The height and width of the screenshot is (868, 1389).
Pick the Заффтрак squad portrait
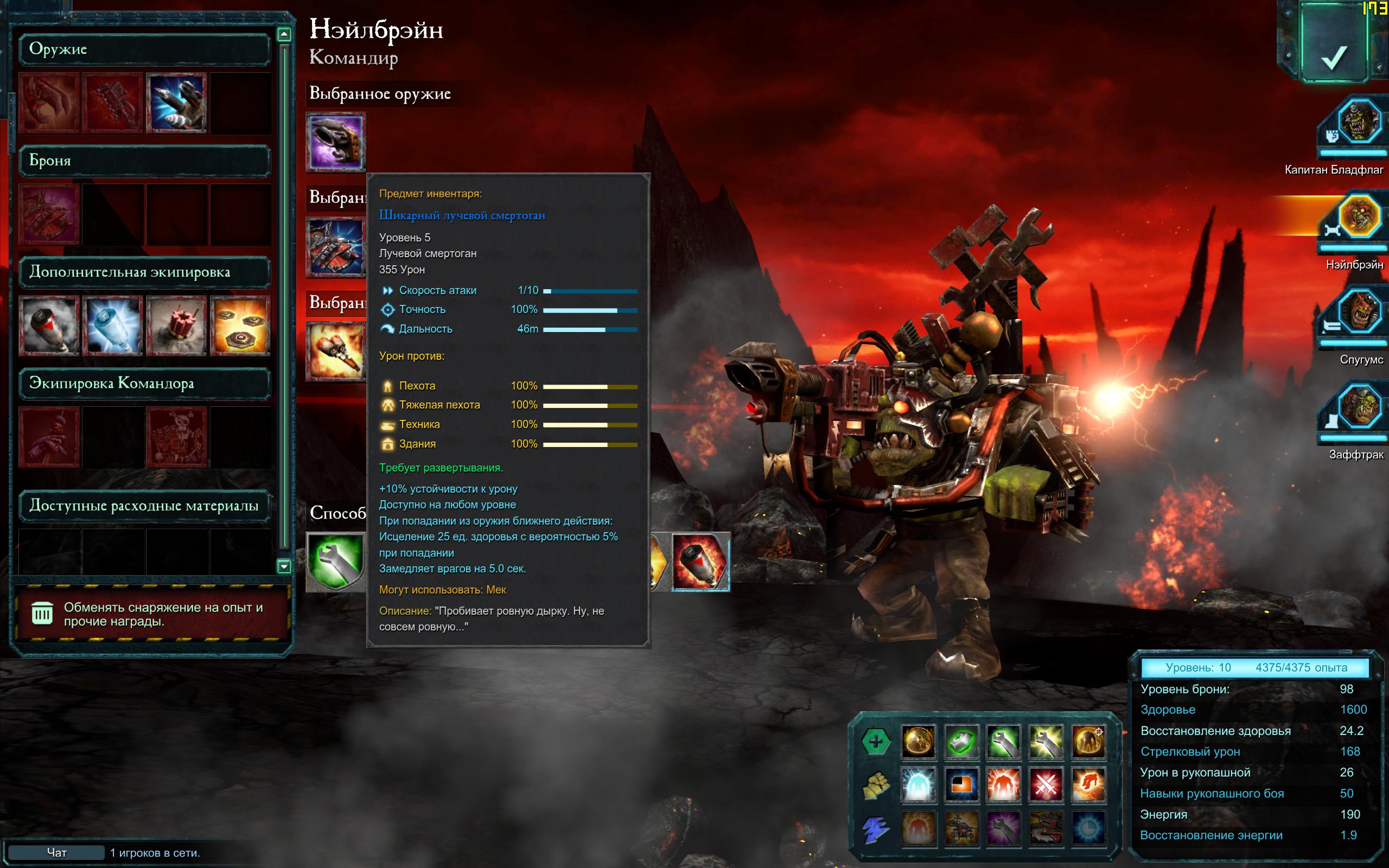pyautogui.click(x=1359, y=407)
